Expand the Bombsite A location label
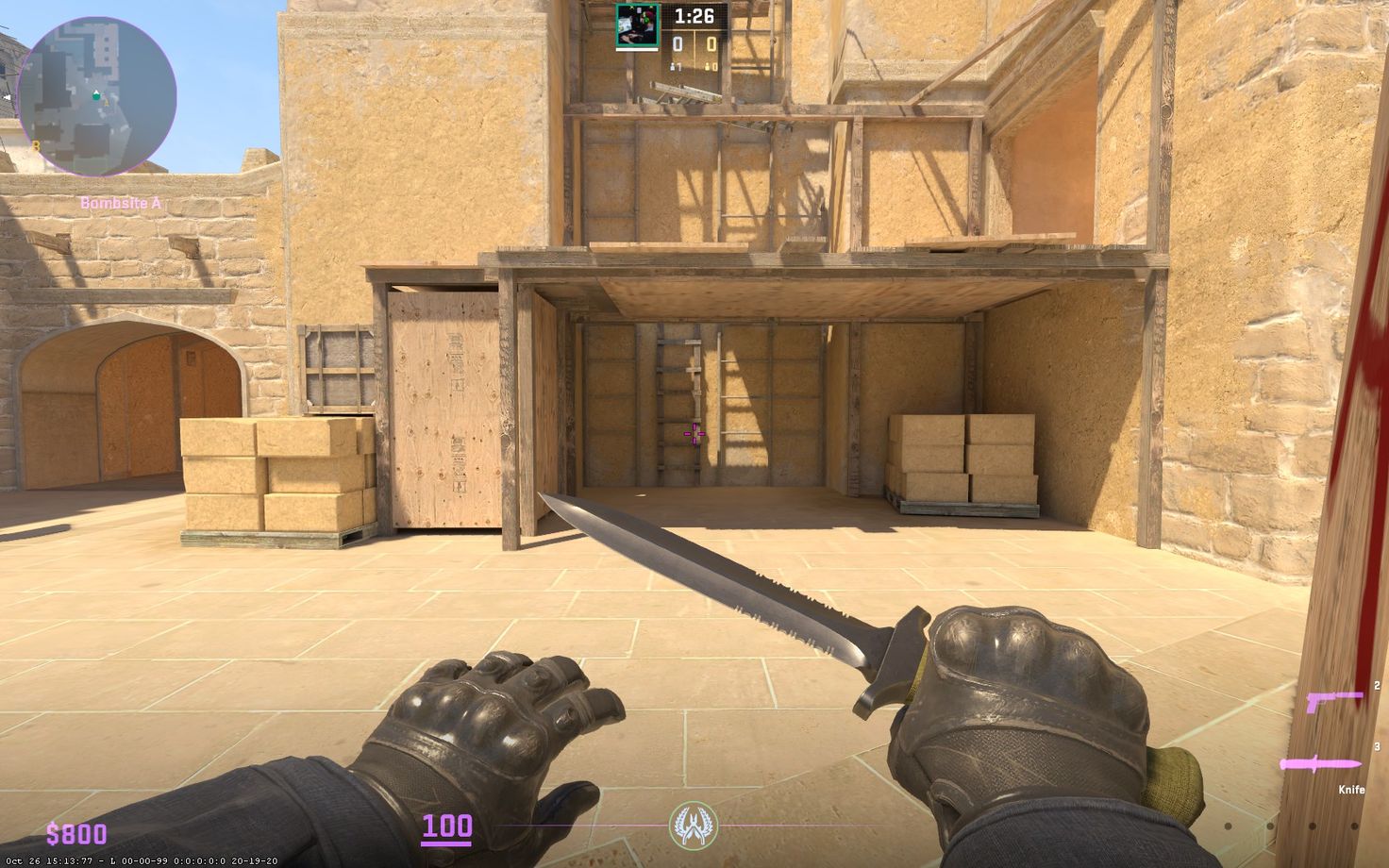The image size is (1389, 868). point(121,201)
